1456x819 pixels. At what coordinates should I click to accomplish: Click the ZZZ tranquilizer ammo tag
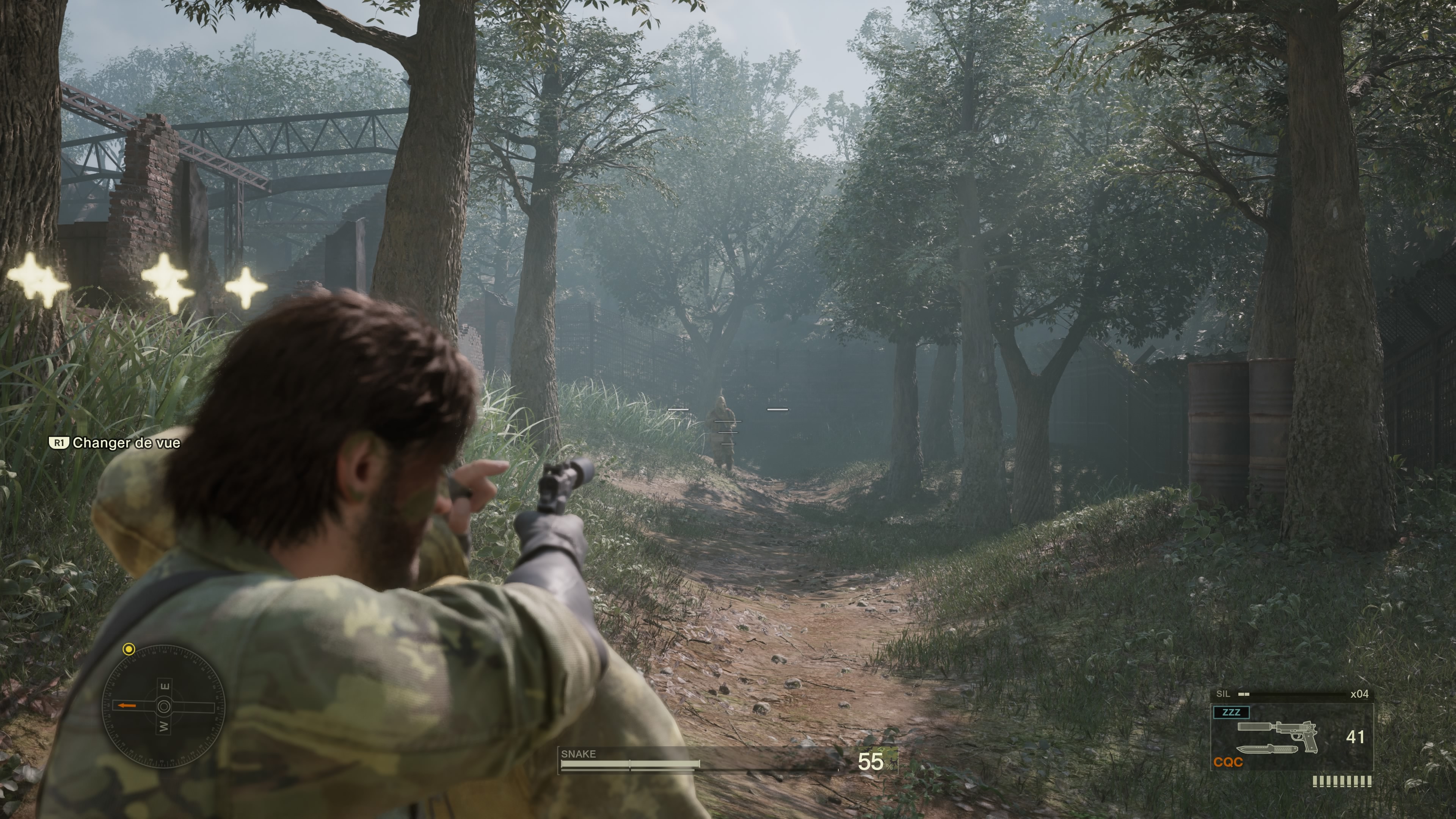point(1230,712)
